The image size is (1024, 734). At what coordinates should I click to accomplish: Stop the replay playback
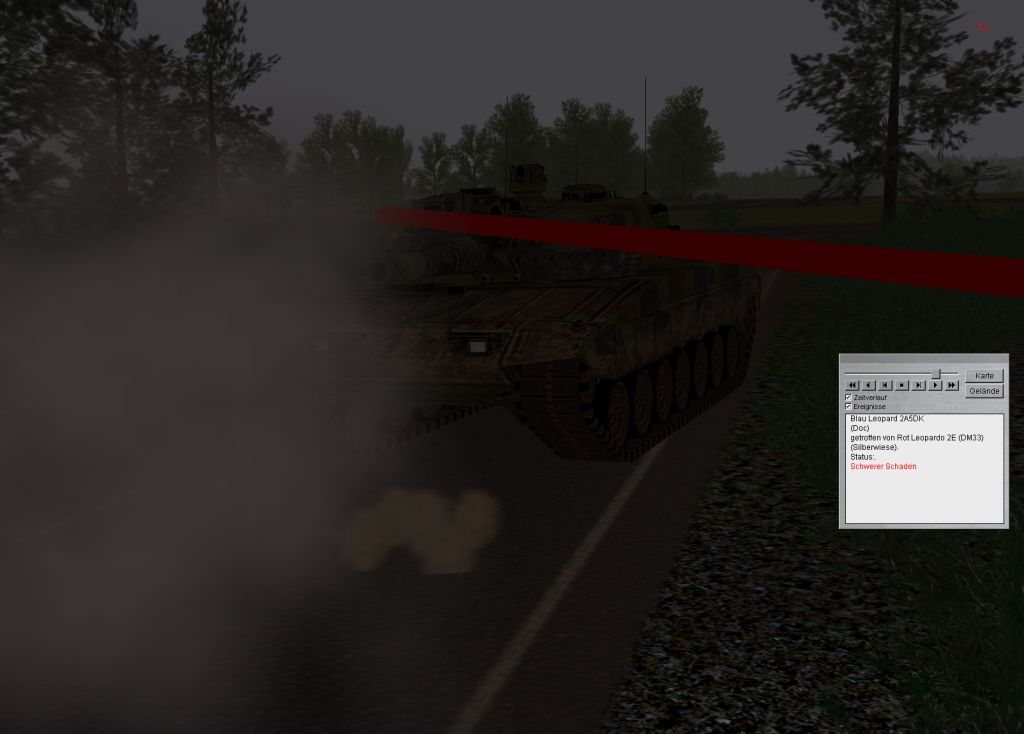[902, 385]
